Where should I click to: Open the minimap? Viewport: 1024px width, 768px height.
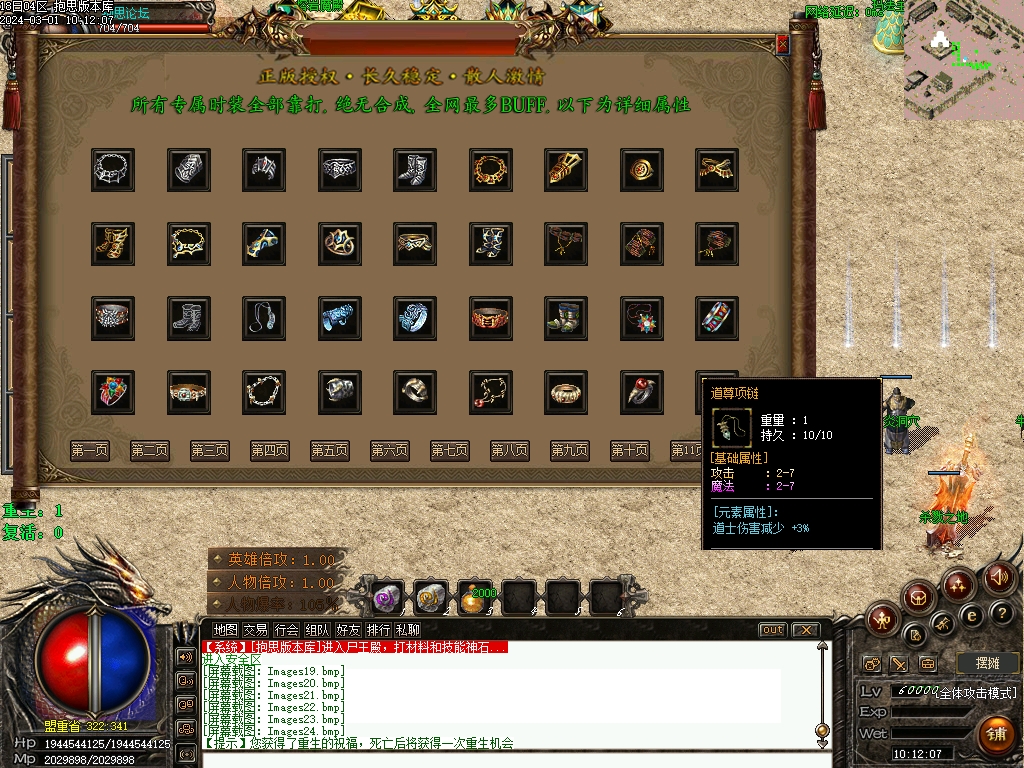[963, 60]
